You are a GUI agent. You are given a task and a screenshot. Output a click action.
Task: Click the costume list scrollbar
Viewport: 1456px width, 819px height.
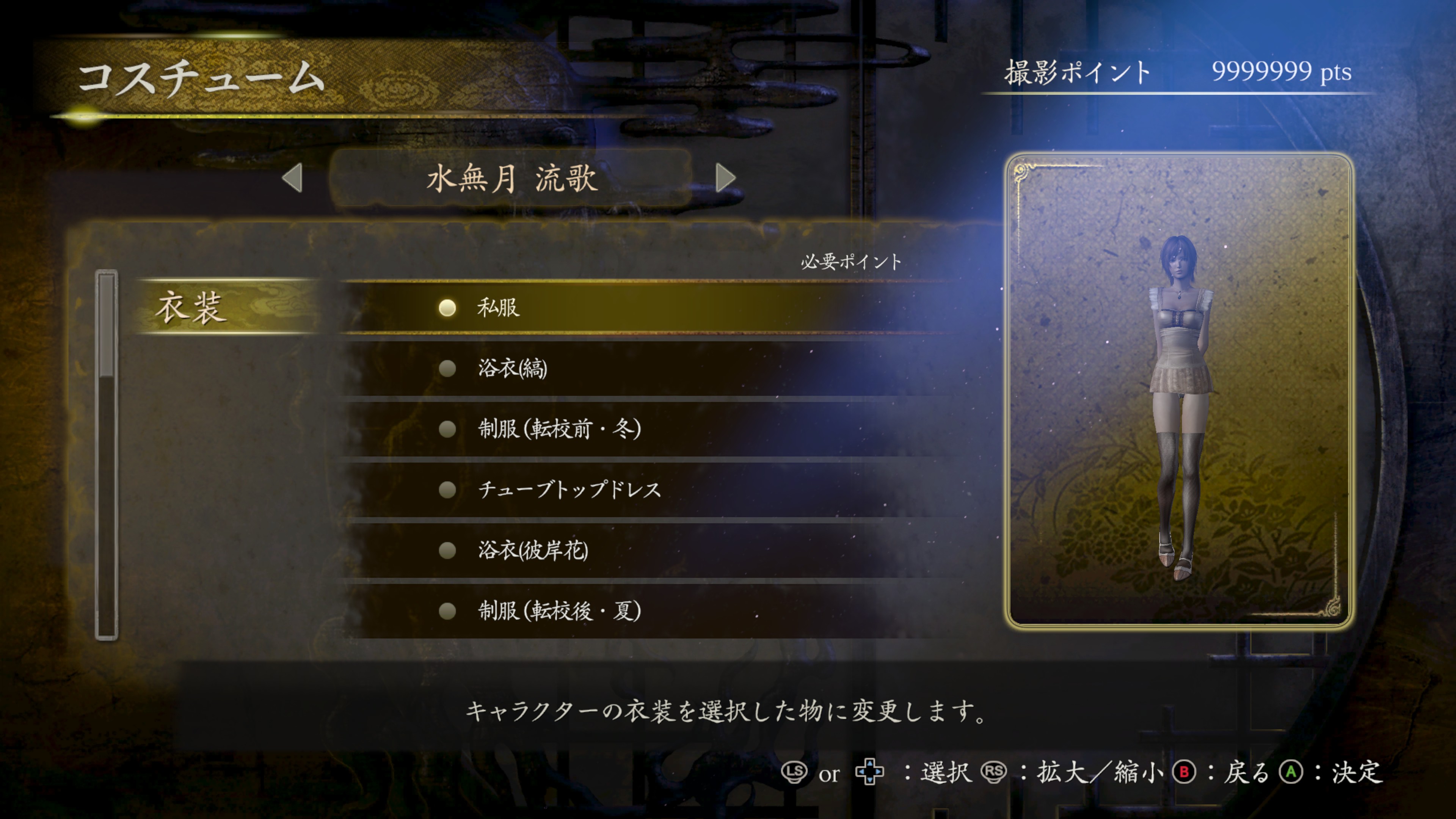click(106, 455)
